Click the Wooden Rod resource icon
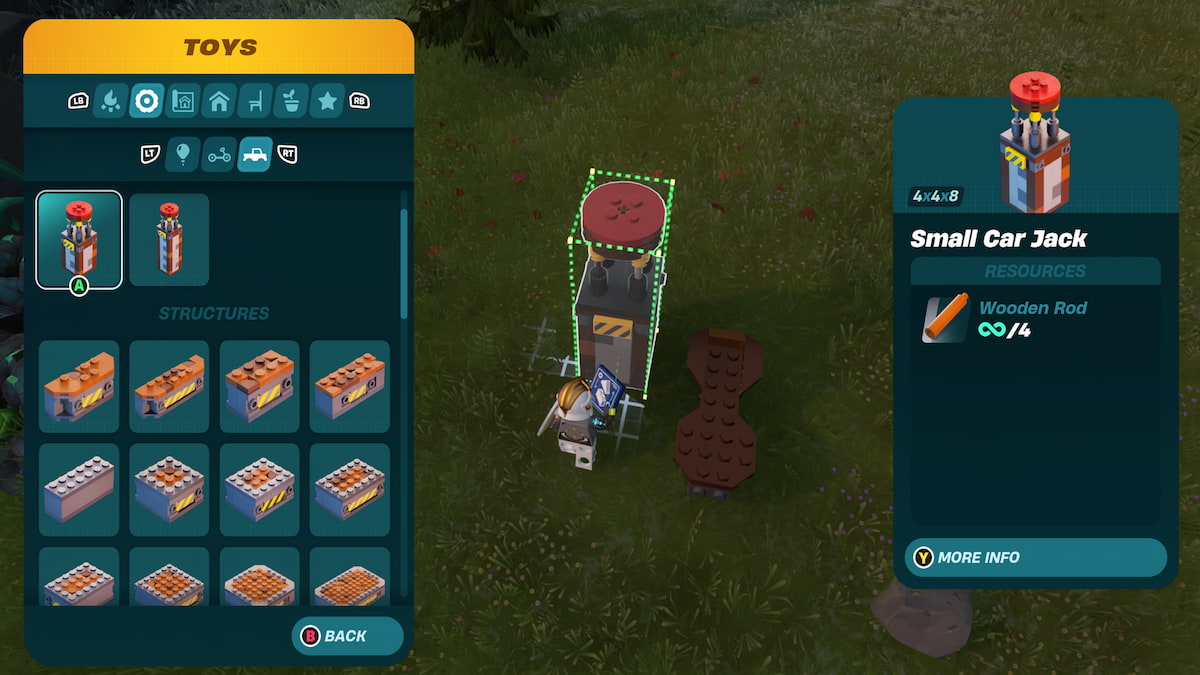 (945, 318)
